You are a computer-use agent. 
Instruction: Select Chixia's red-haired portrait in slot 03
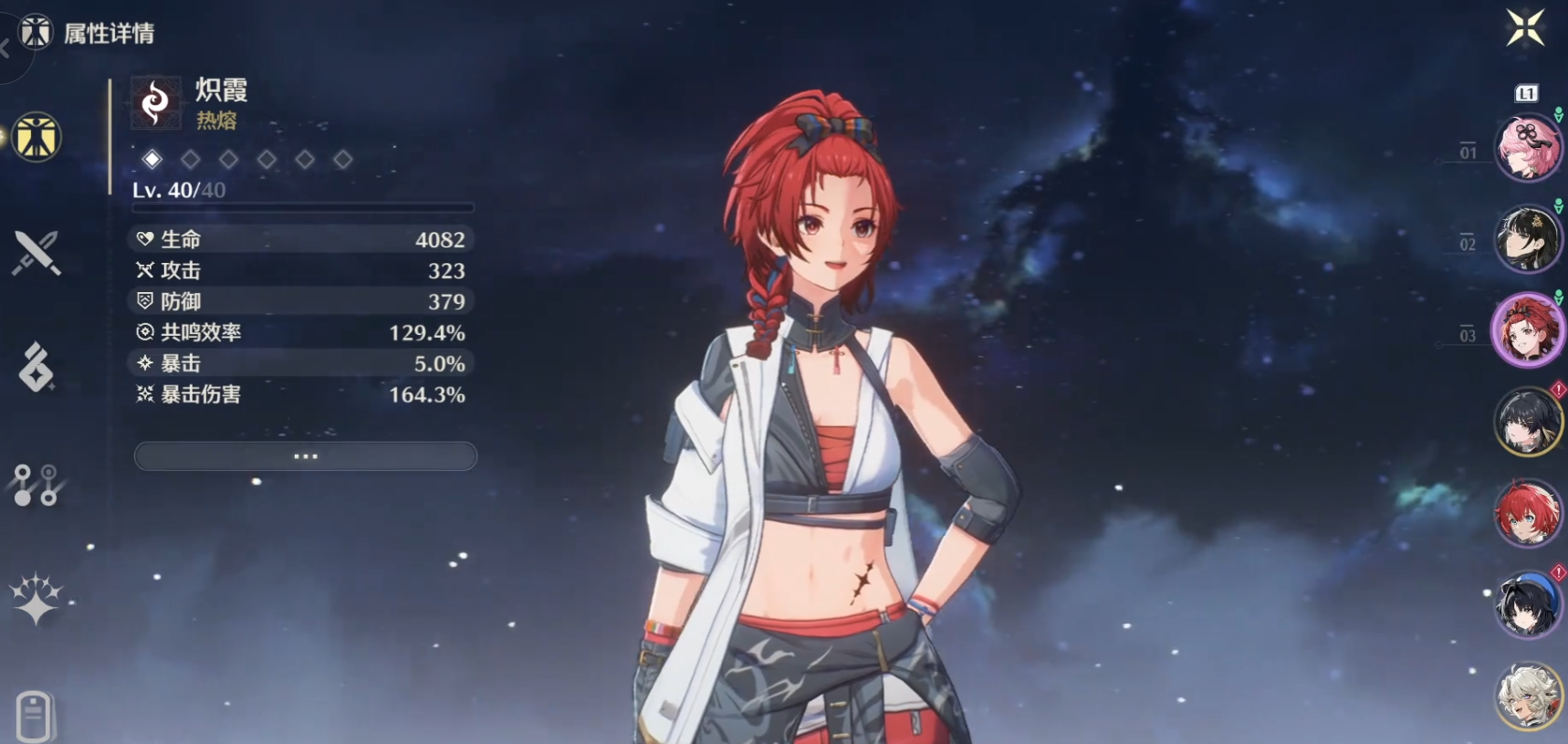click(1527, 330)
